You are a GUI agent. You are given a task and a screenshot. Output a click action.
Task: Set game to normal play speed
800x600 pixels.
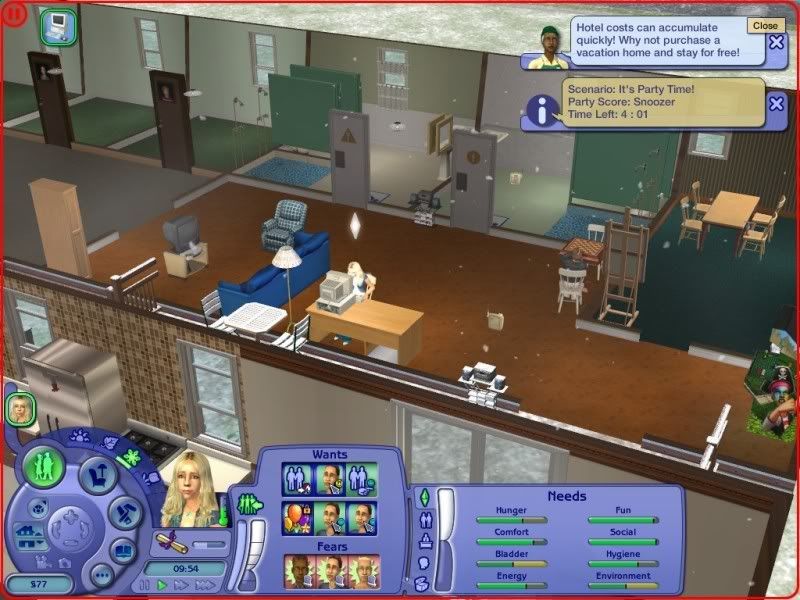[161, 584]
